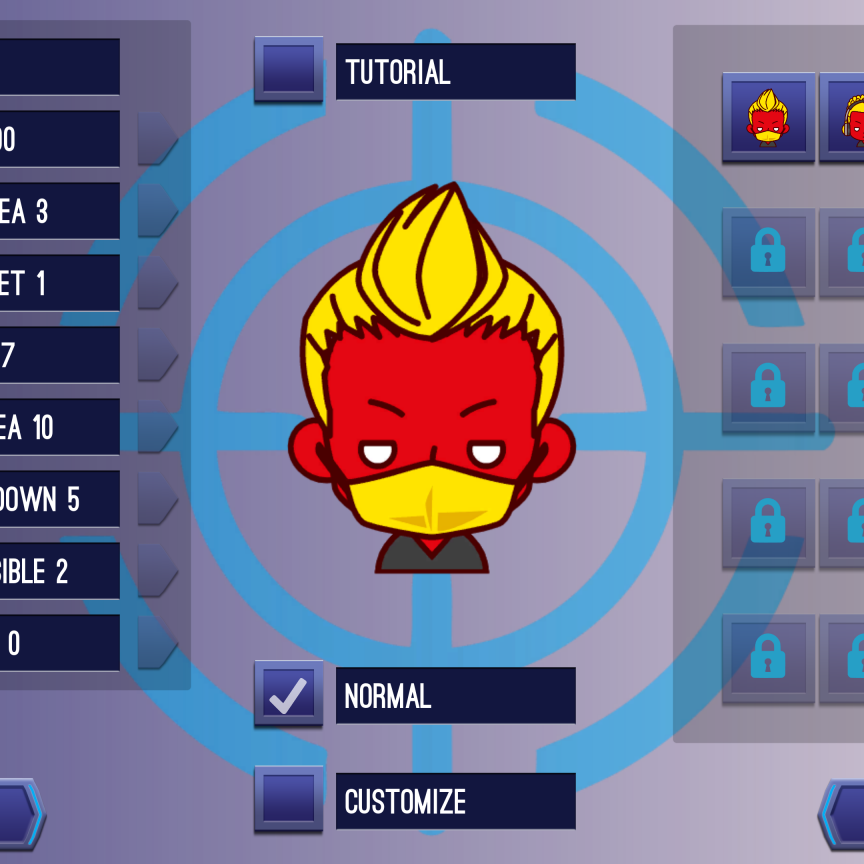Click the arrow beside the row ending 'ET 1'

point(155,283)
